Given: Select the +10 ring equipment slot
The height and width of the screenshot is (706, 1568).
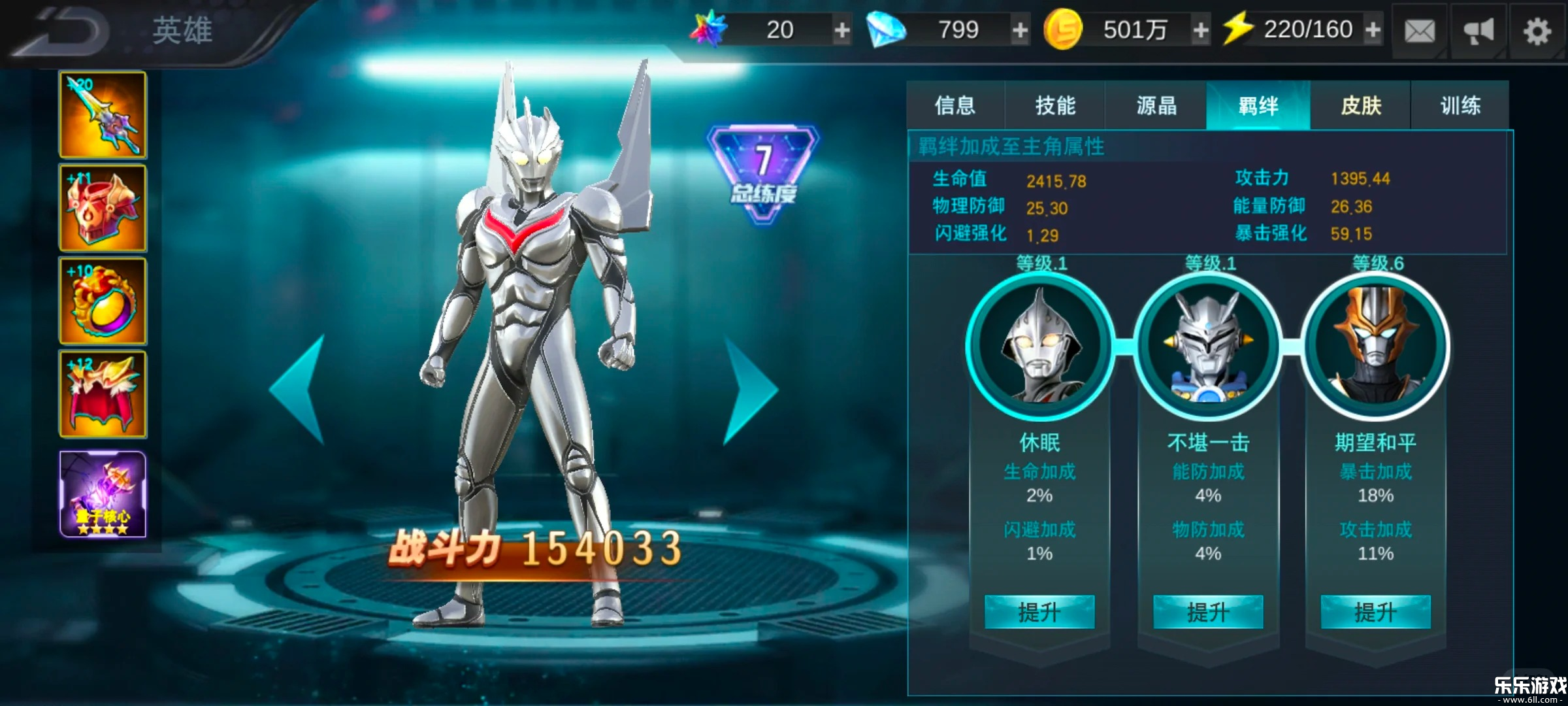Looking at the screenshot, I should [102, 302].
